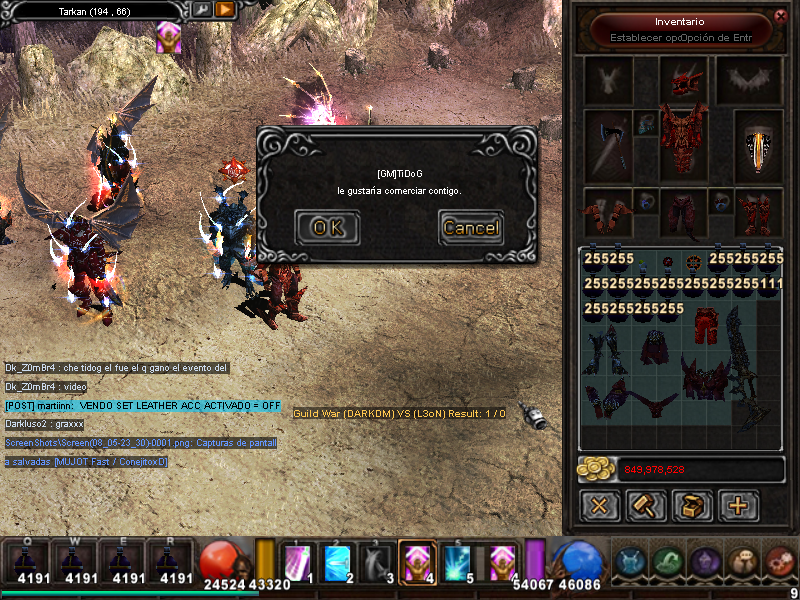
Task: Click the orange arrow button beside Tarkan
Action: [x=225, y=9]
